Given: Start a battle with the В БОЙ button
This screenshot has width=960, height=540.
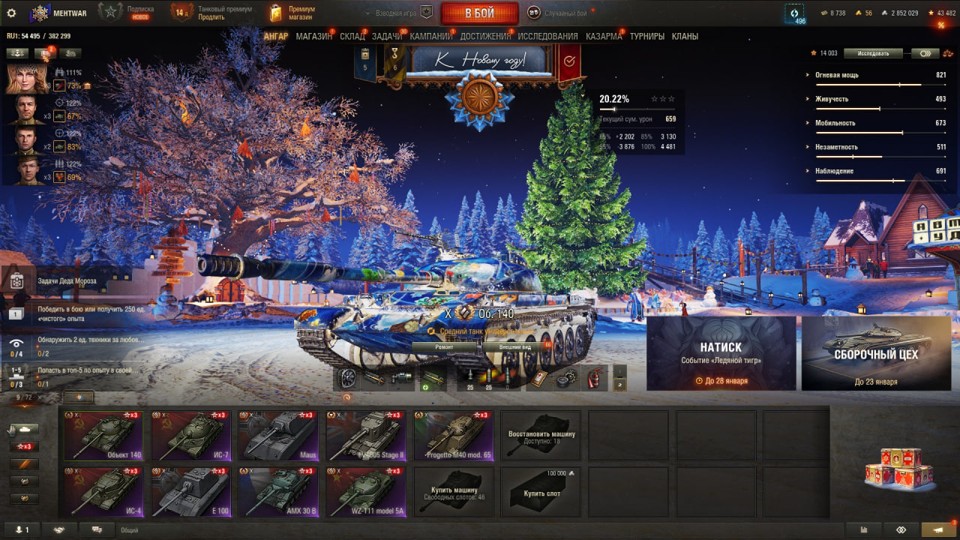Looking at the screenshot, I should pos(479,13).
